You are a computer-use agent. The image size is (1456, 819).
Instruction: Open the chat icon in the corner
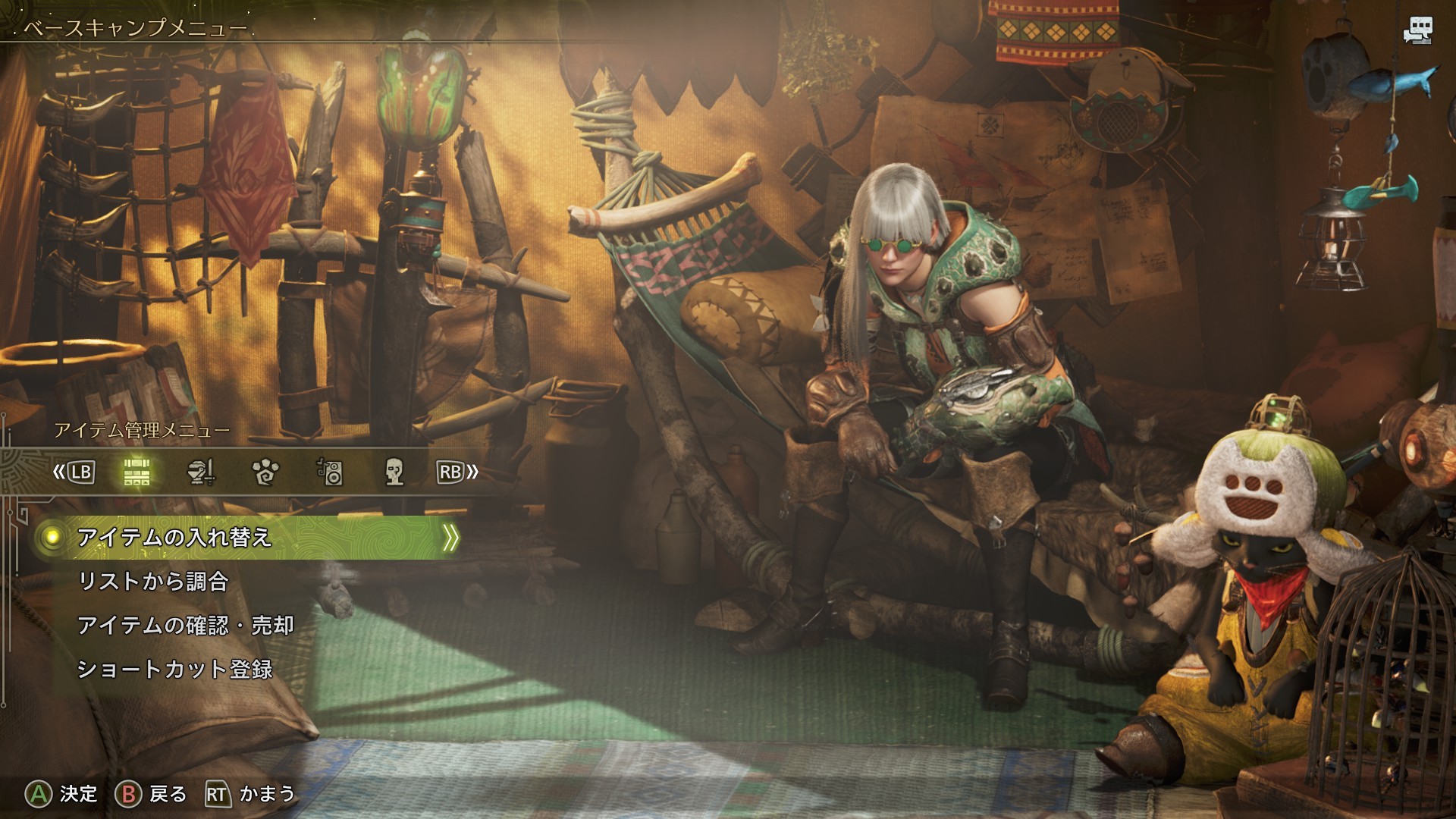pyautogui.click(x=1417, y=31)
